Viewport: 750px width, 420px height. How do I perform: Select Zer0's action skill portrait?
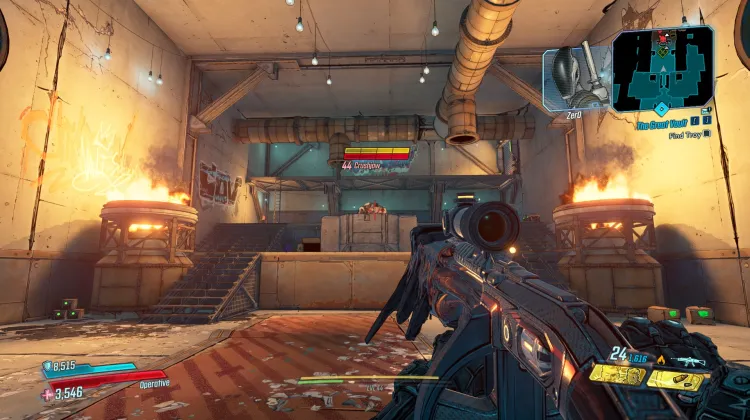(x=576, y=76)
